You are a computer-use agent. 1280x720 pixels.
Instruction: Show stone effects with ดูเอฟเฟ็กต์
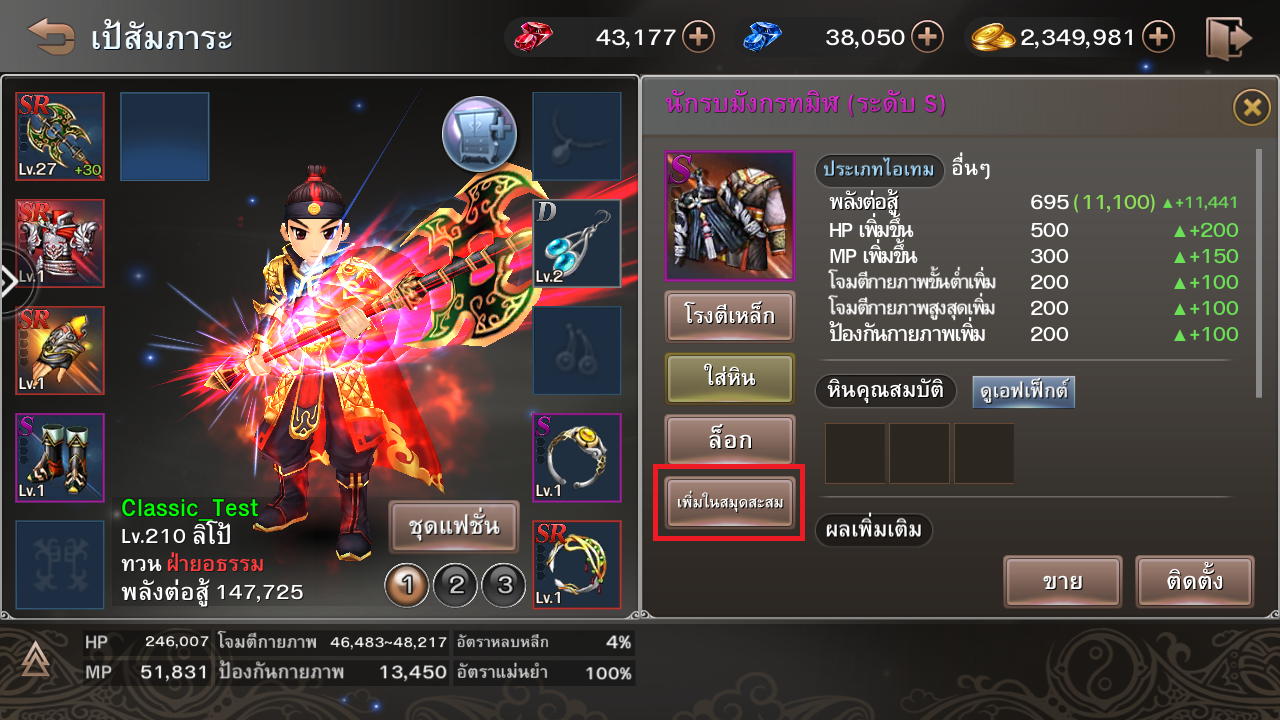[1023, 391]
